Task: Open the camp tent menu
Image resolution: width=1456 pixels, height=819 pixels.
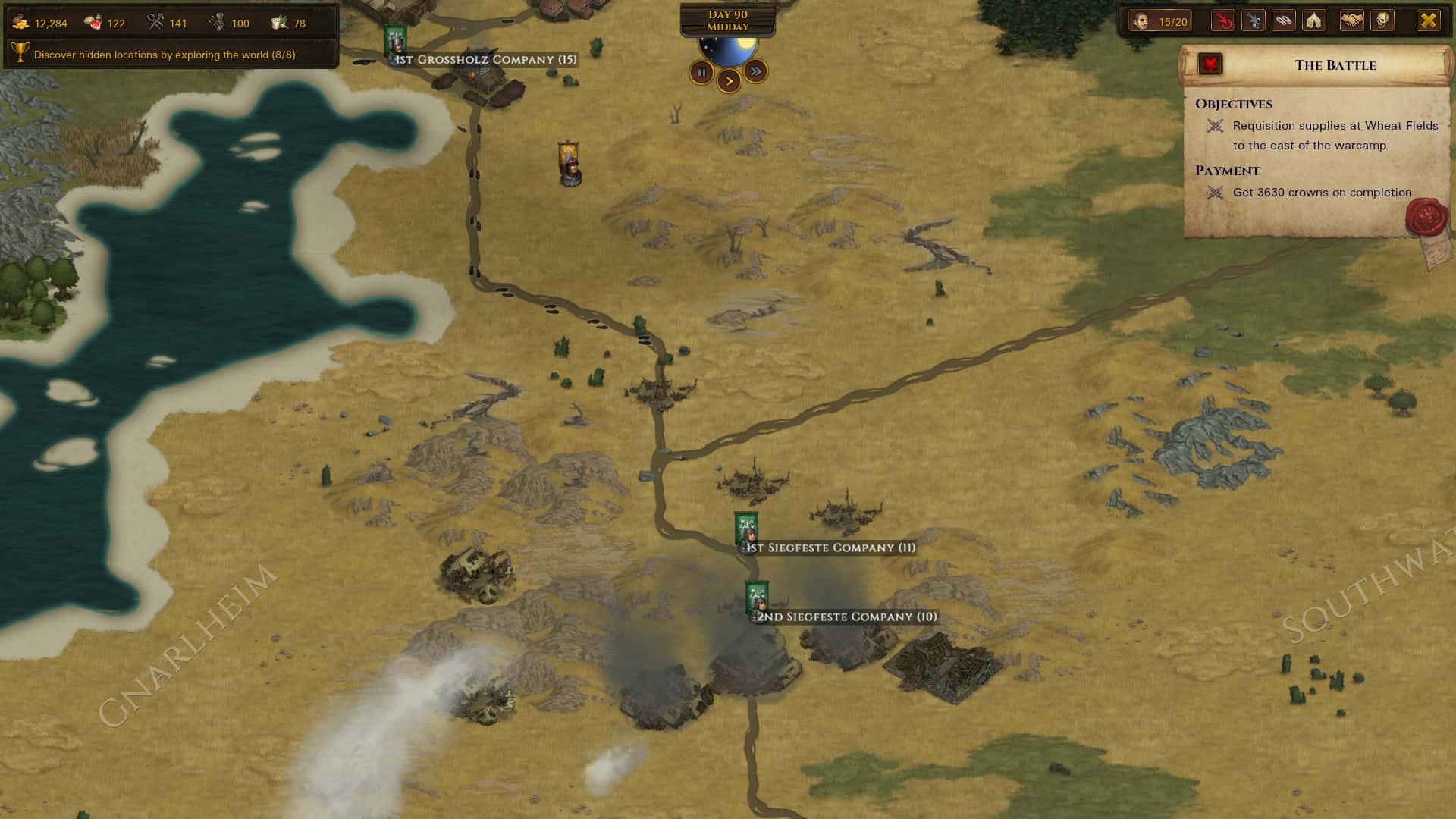Action: pos(1314,20)
